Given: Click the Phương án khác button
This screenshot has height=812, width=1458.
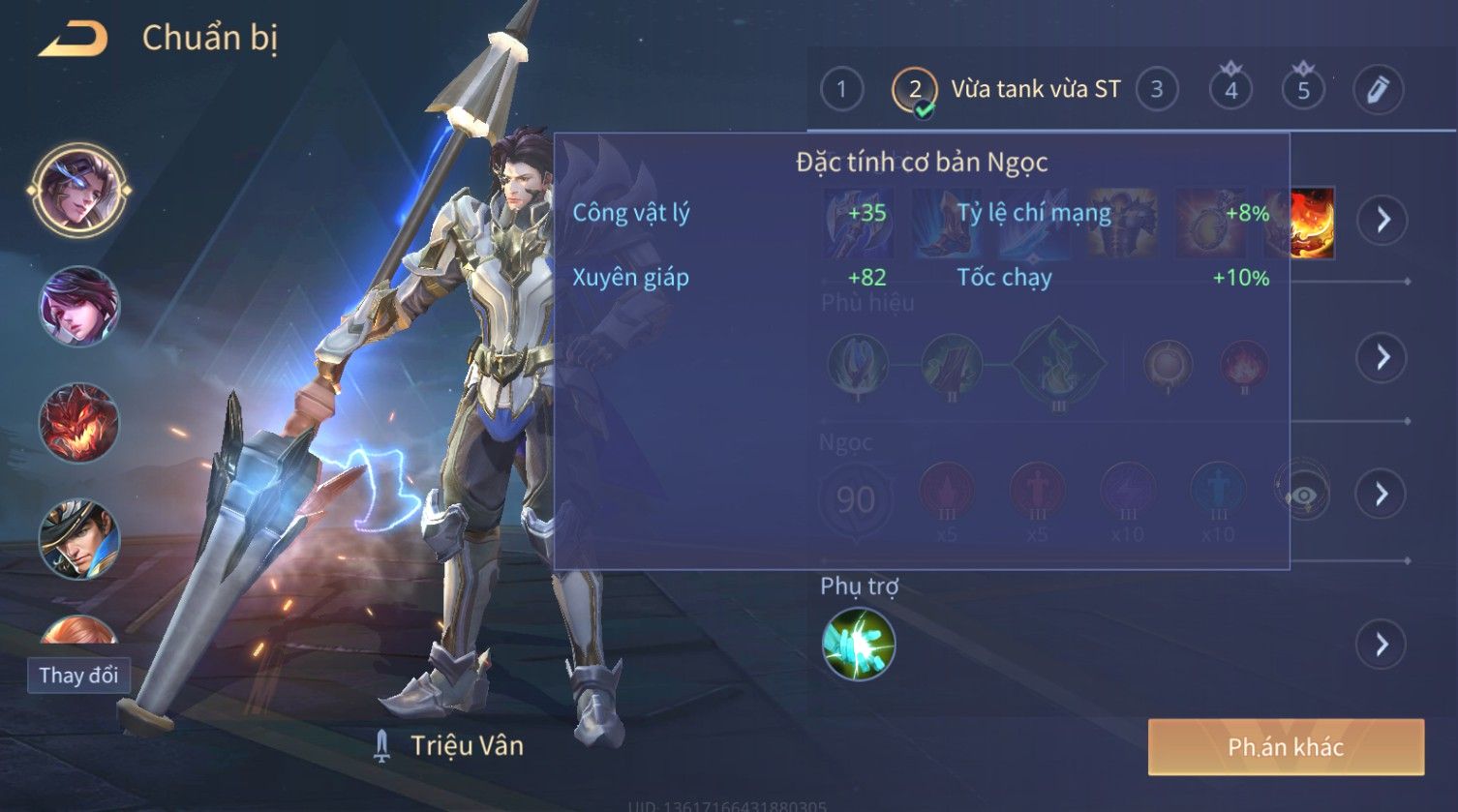Looking at the screenshot, I should [1286, 747].
